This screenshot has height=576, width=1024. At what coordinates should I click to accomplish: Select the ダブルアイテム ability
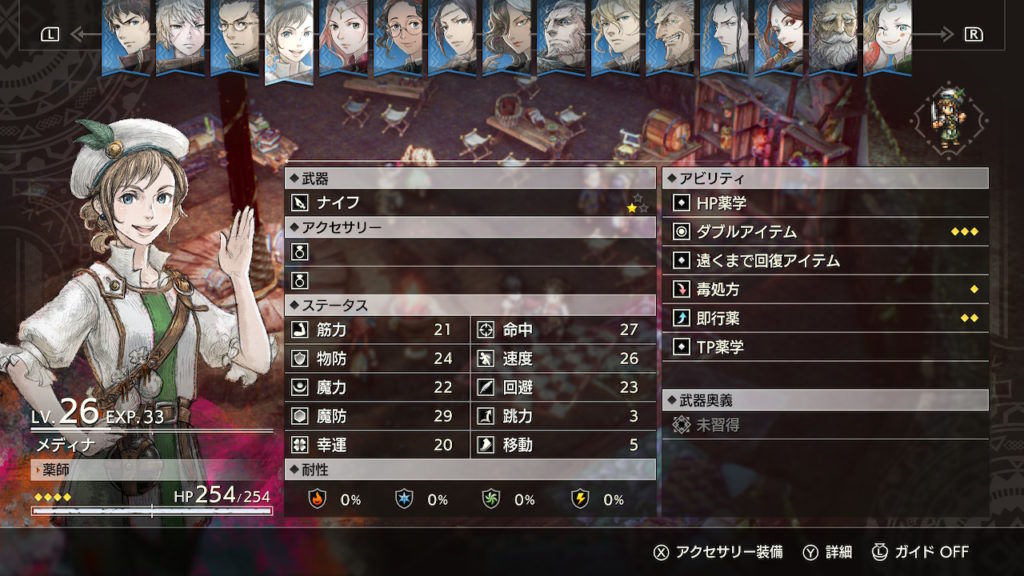pyautogui.click(x=825, y=232)
